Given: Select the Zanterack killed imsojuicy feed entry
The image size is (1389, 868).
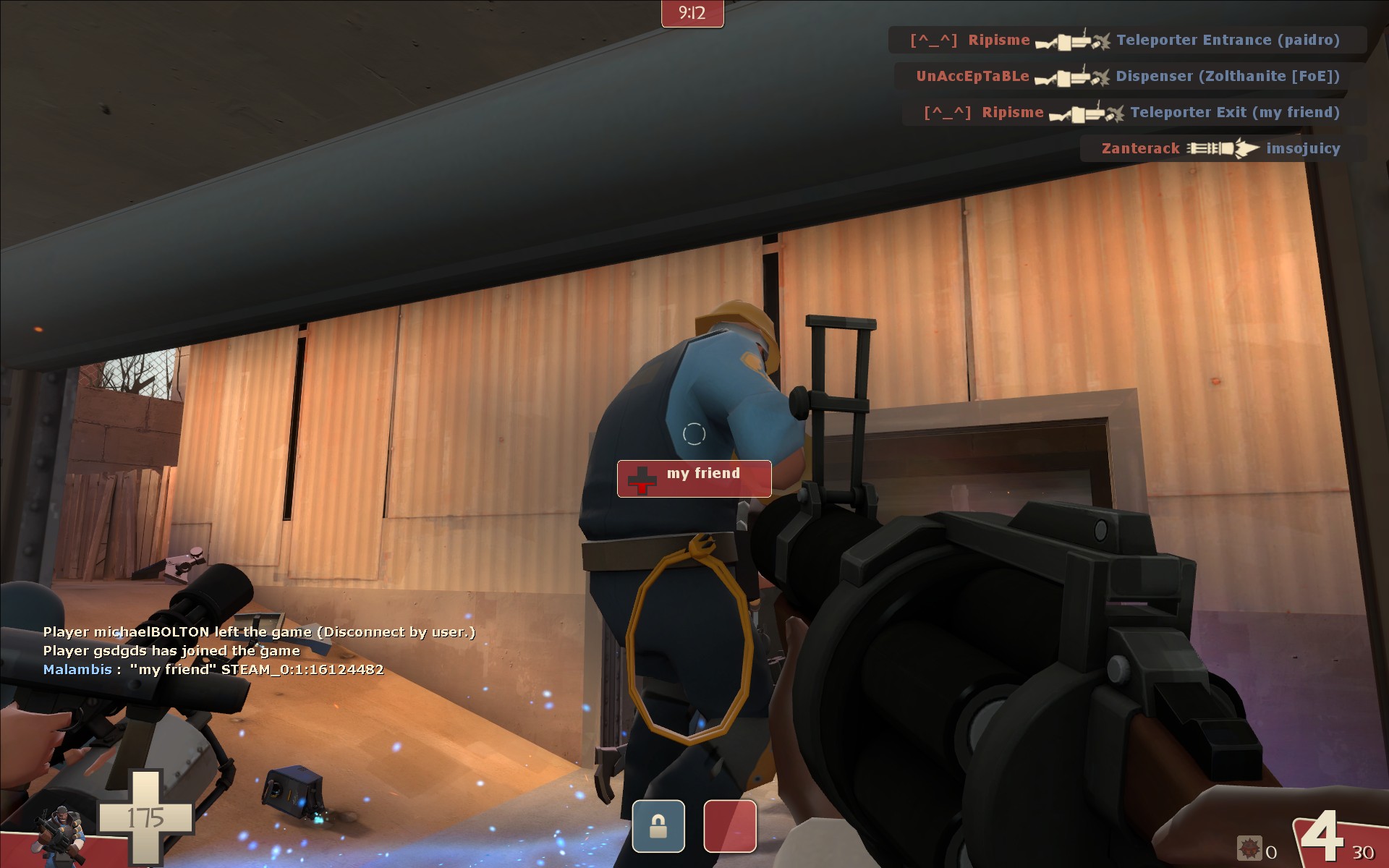Looking at the screenshot, I should coord(1222,148).
